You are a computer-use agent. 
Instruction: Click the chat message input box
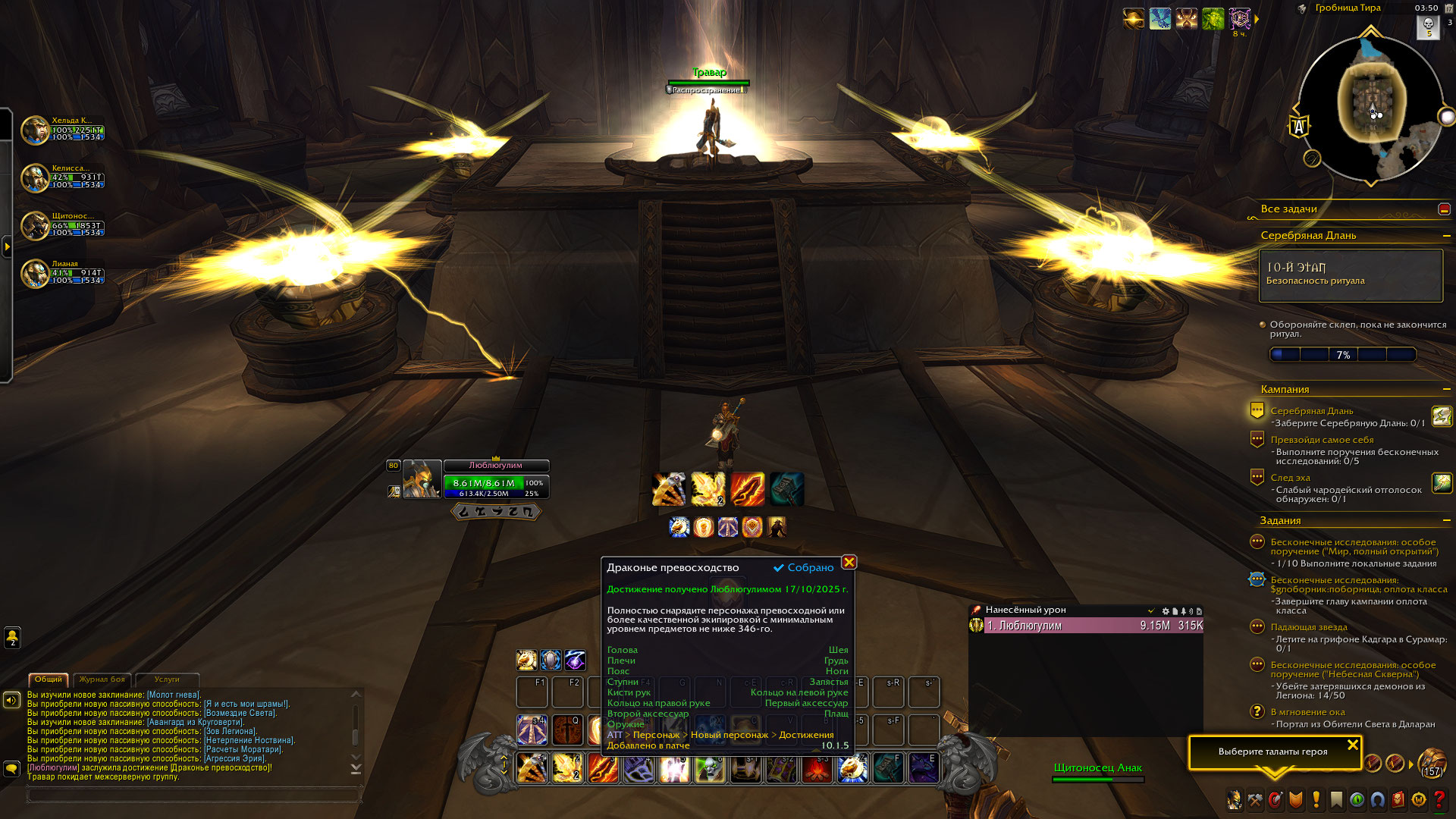click(x=193, y=795)
